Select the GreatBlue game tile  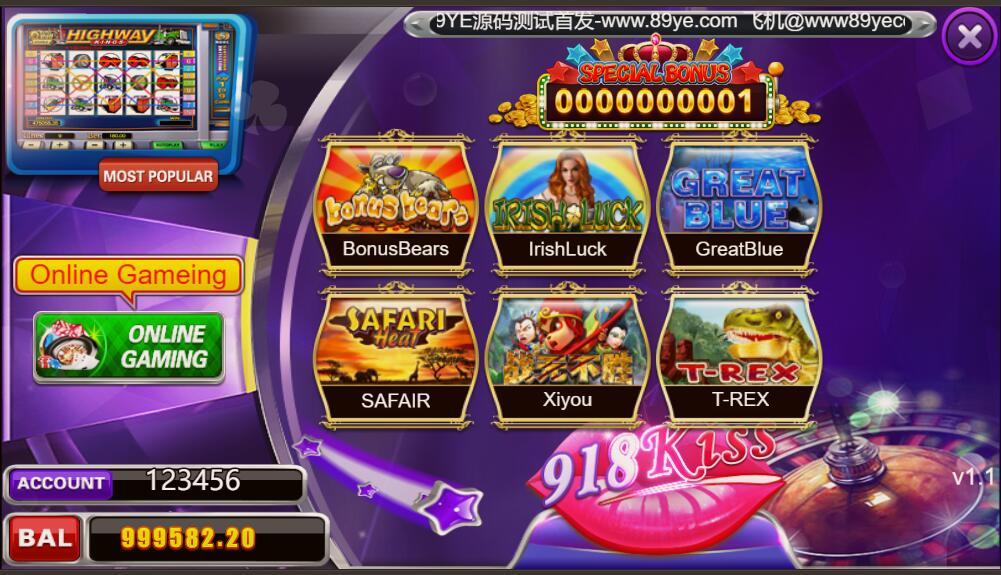(x=740, y=205)
